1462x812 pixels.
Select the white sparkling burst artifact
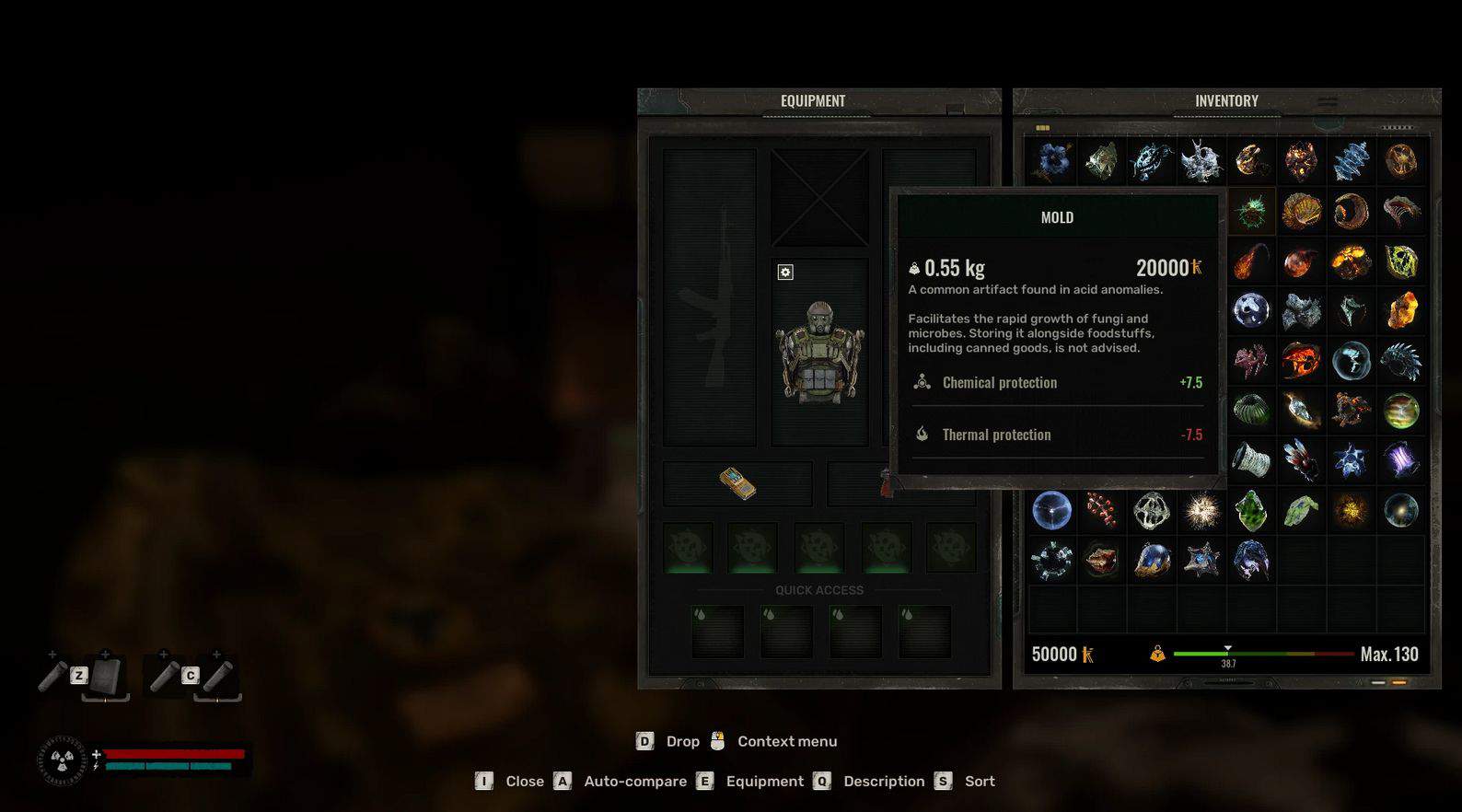tap(1201, 510)
